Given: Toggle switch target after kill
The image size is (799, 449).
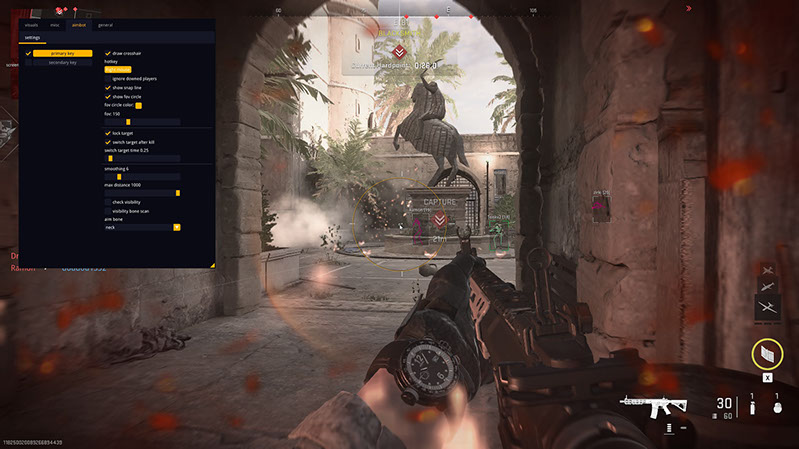Looking at the screenshot, I should (x=108, y=142).
